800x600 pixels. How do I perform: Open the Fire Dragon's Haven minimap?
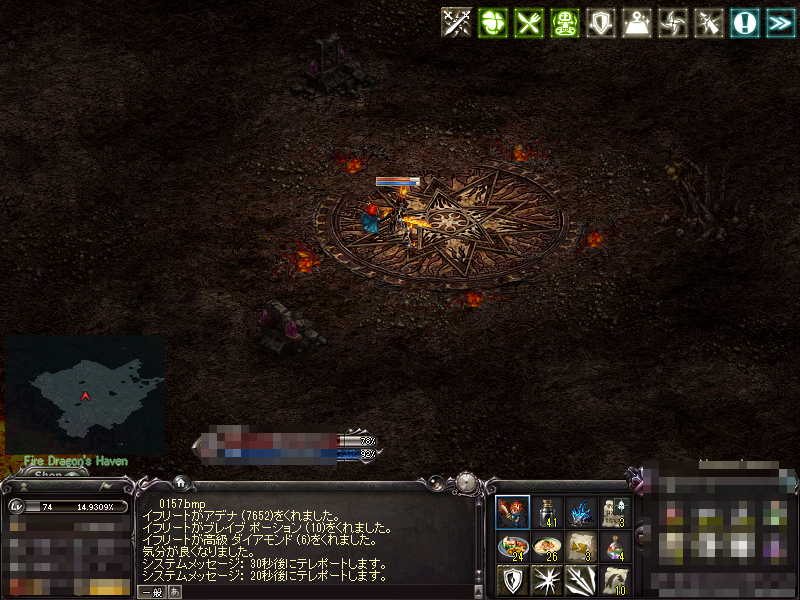tap(85, 395)
